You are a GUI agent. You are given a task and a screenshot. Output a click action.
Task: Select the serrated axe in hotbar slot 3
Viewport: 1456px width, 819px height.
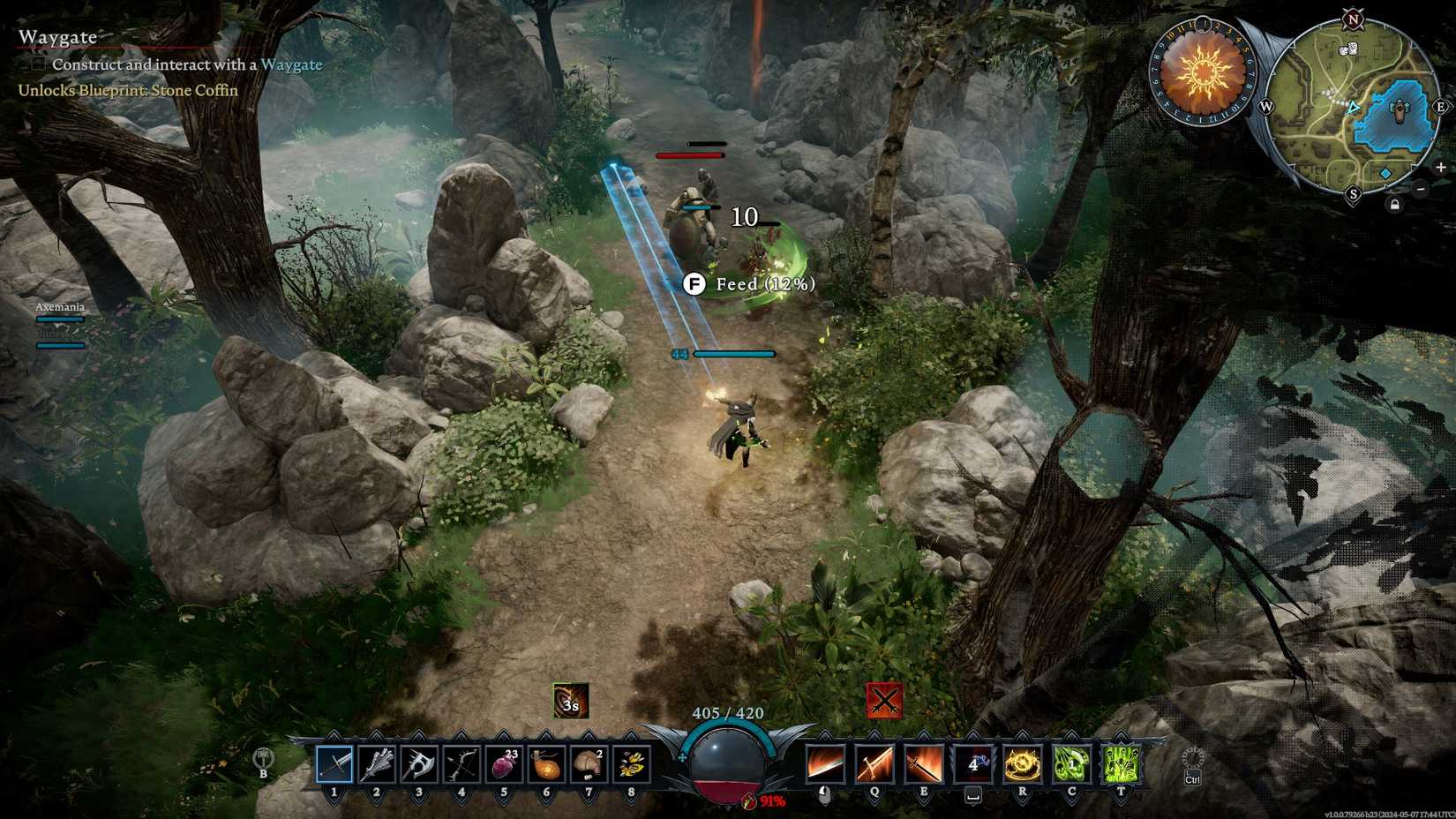point(418,764)
